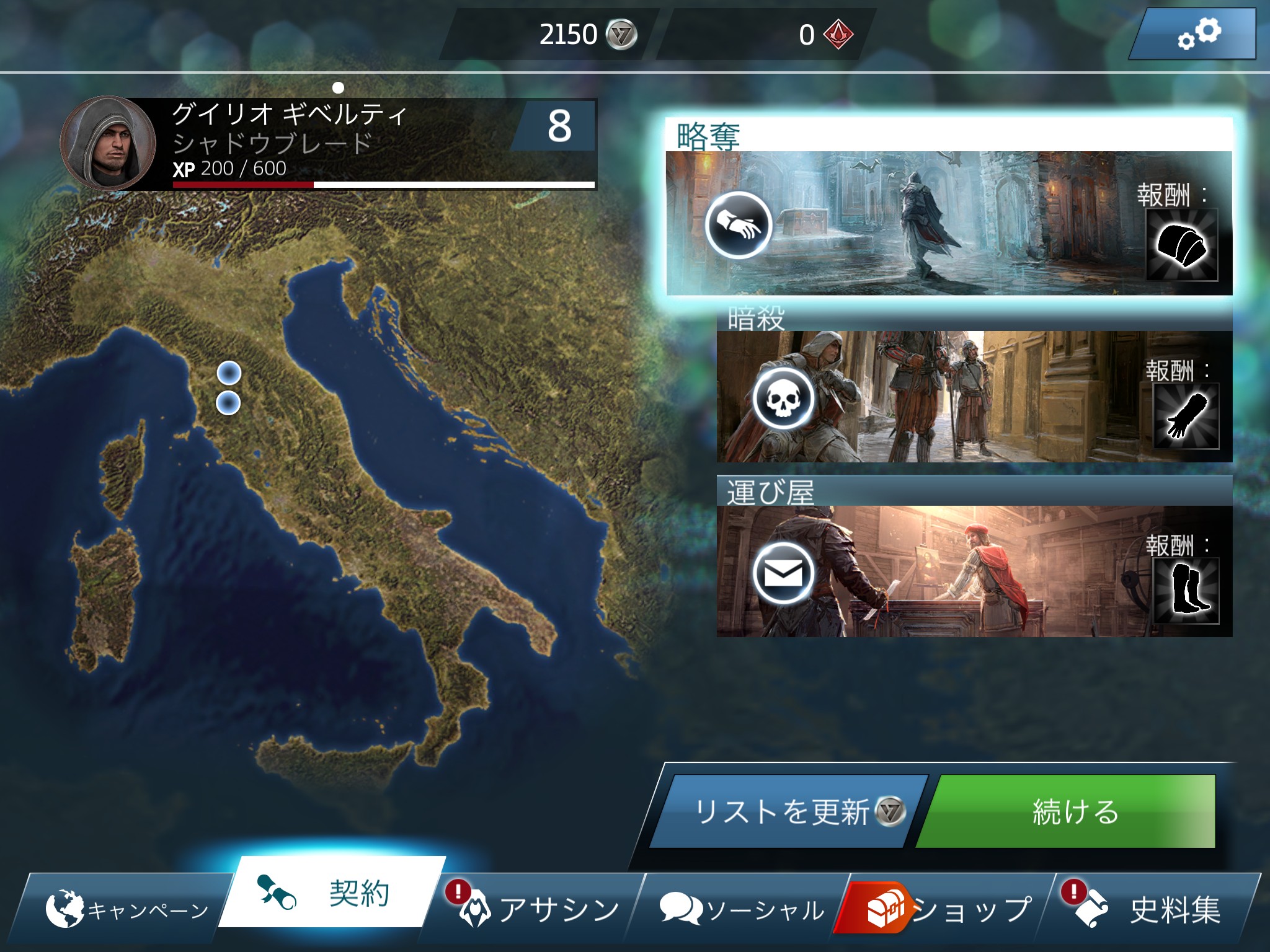
Task: Inspect the glove reward icon
Action: click(1186, 416)
